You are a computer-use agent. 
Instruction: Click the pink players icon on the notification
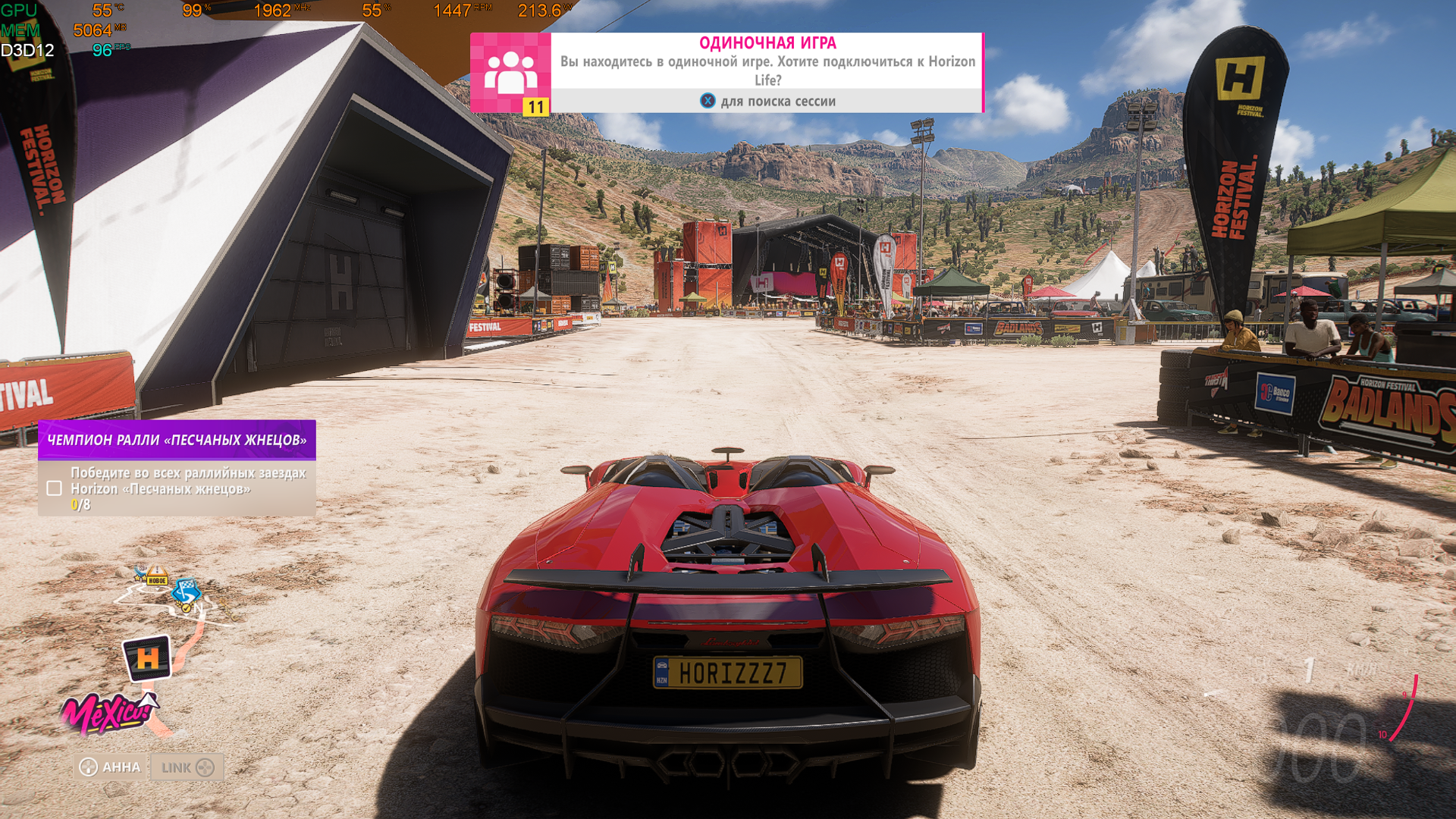click(510, 72)
